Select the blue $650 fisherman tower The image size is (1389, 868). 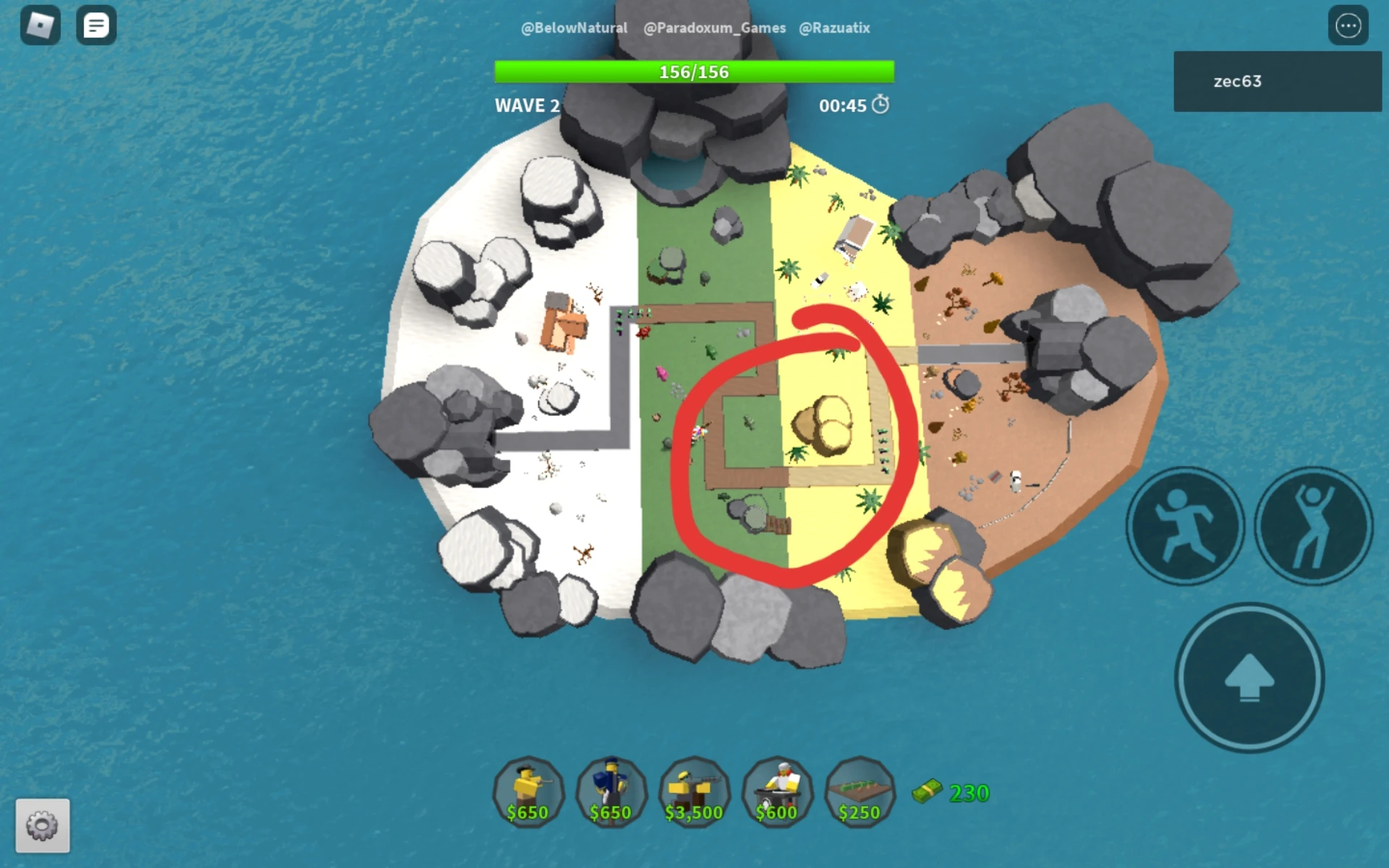(x=611, y=793)
